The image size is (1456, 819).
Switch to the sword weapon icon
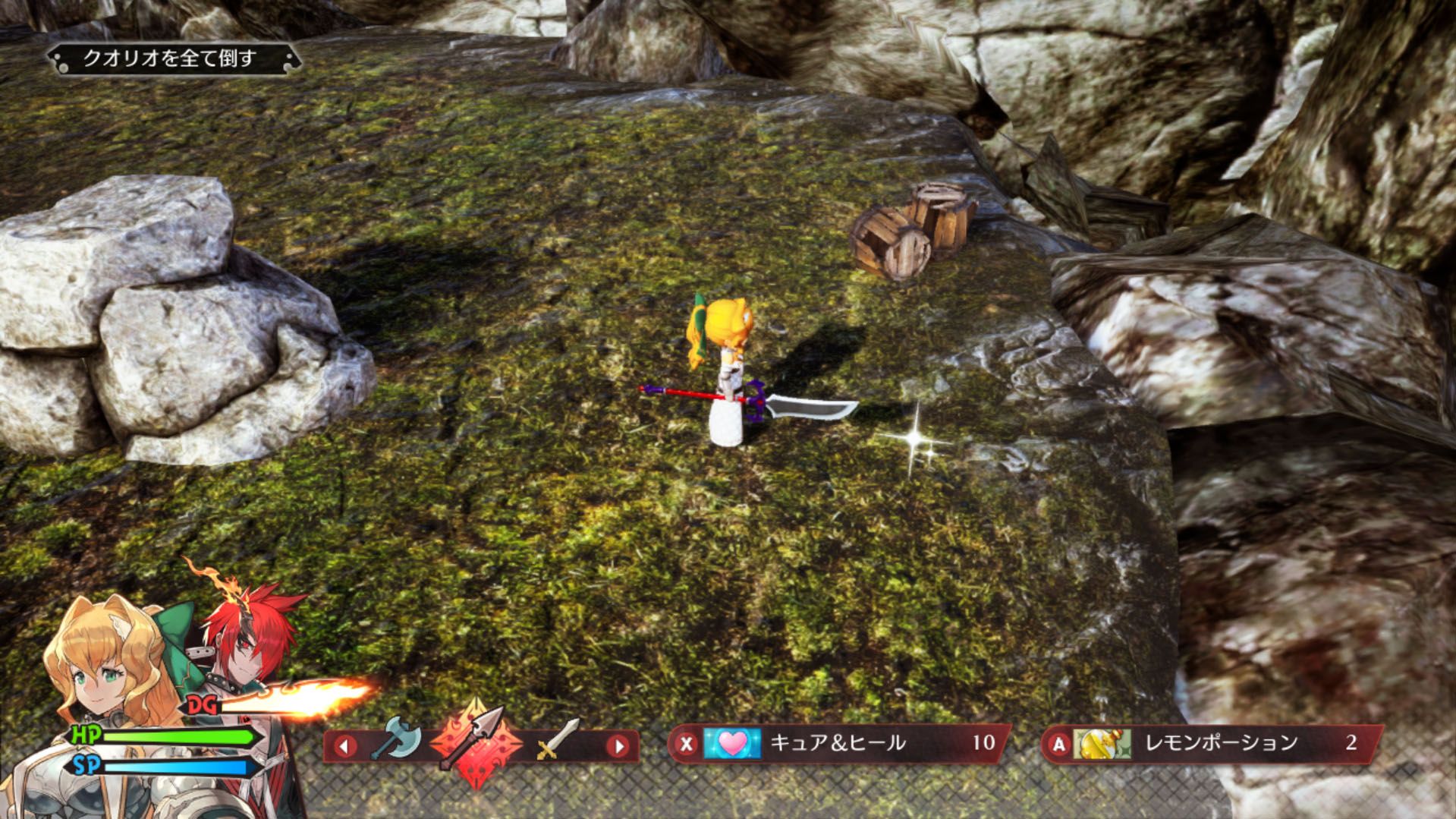(558, 740)
